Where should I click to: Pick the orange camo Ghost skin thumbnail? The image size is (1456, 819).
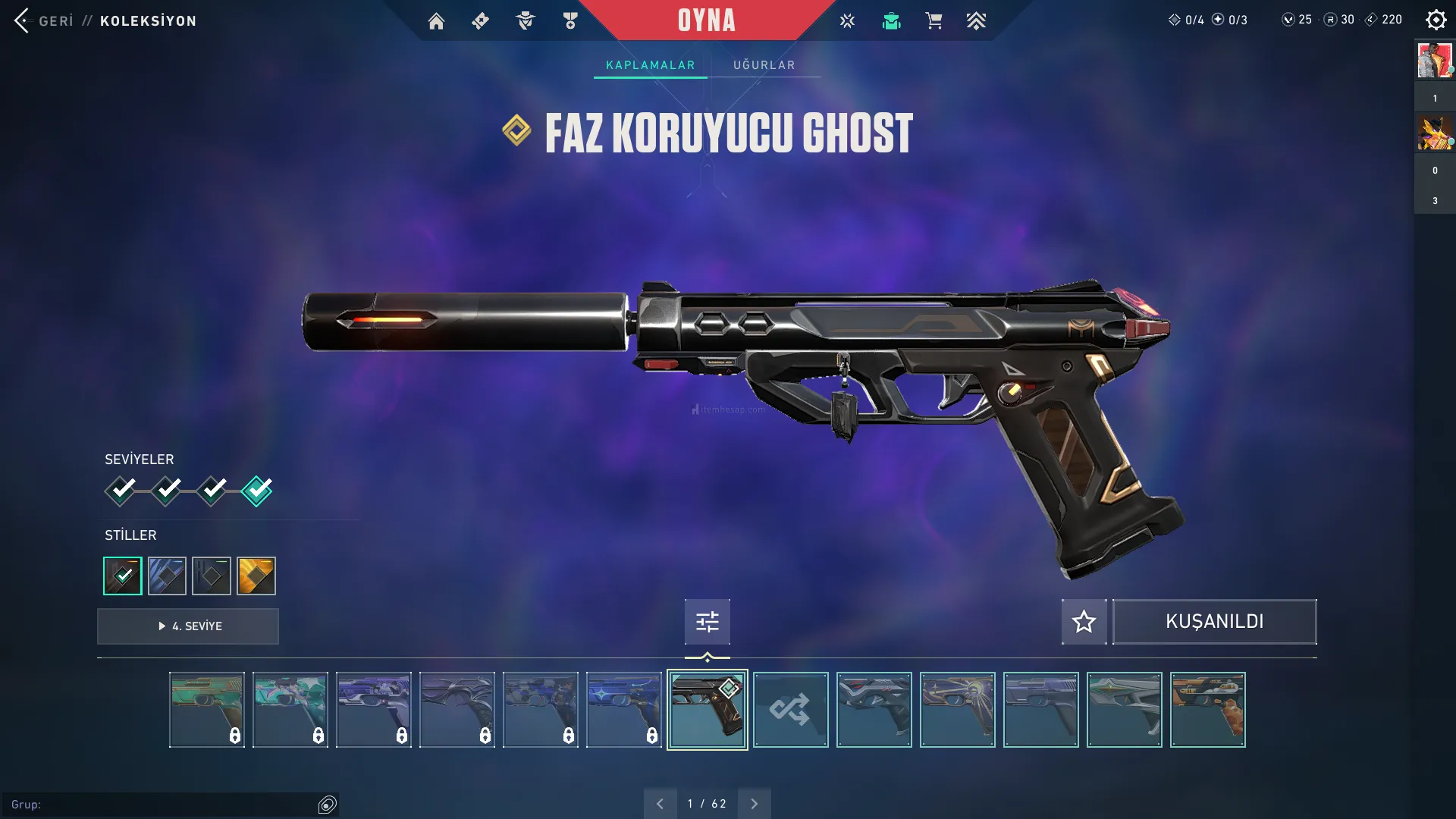tap(1207, 710)
